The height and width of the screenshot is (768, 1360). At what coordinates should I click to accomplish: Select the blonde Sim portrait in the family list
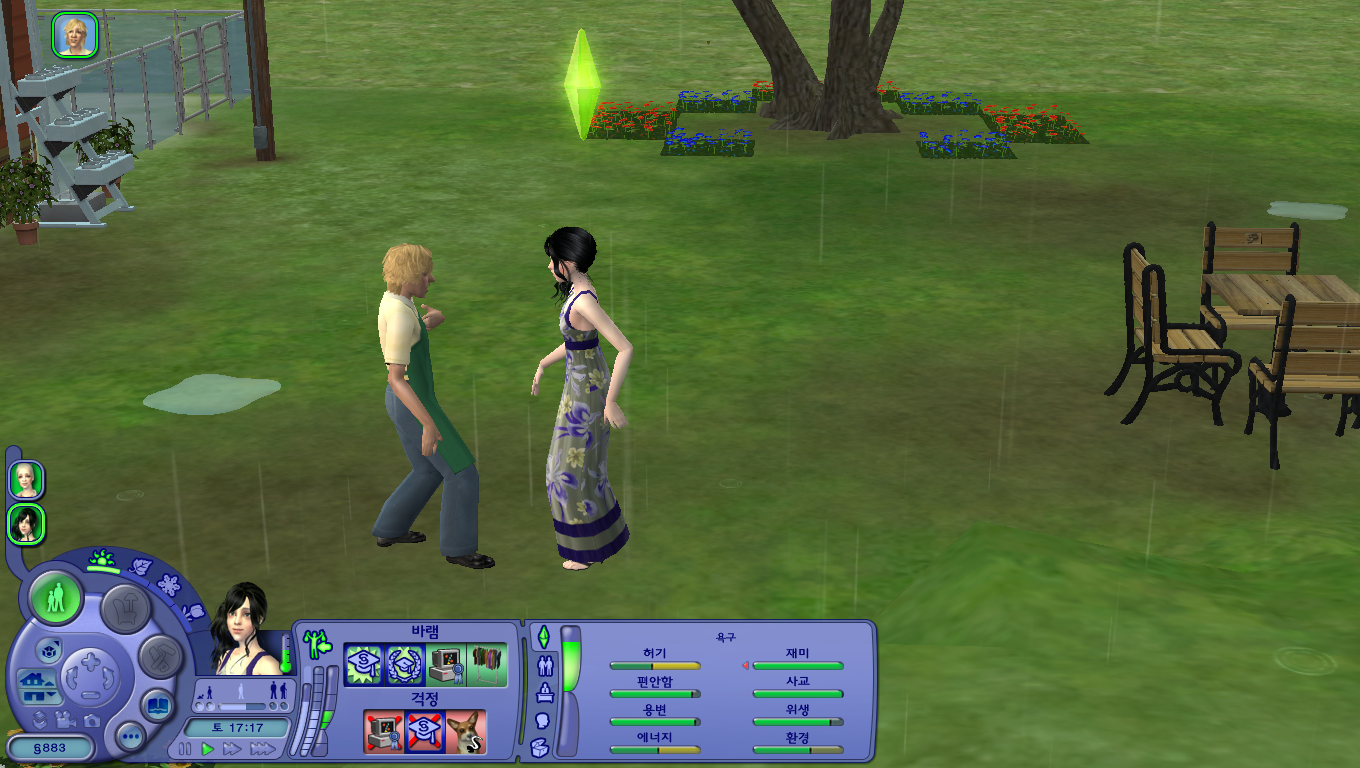pyautogui.click(x=27, y=480)
